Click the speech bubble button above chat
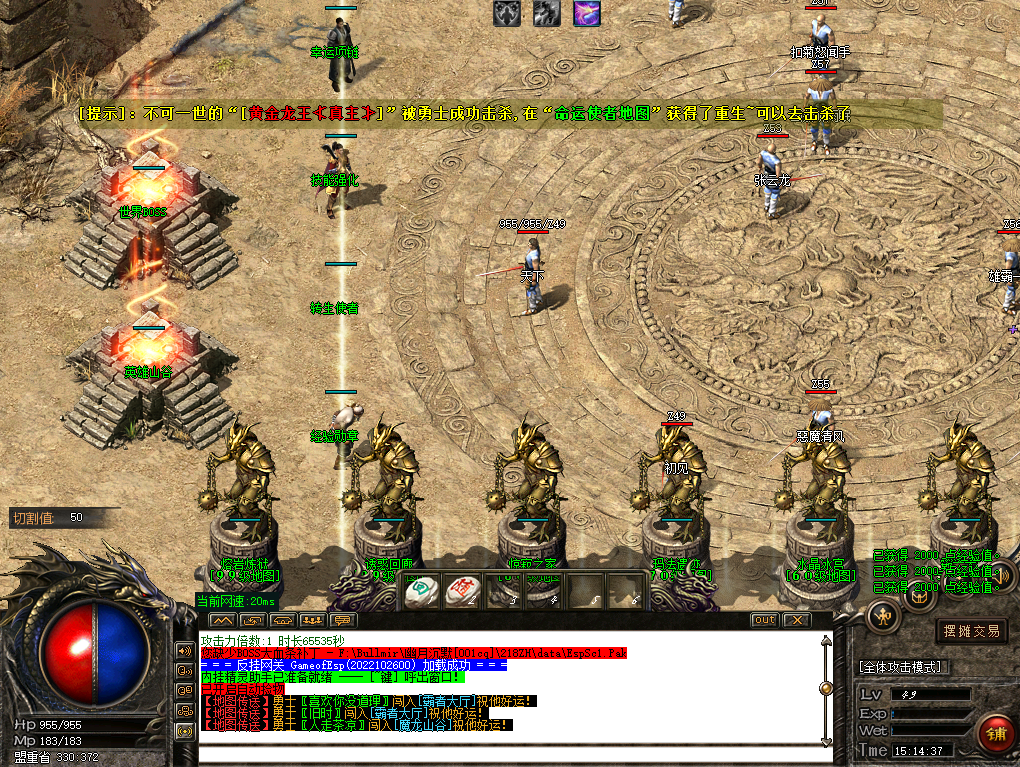This screenshot has width=1020, height=767. [342, 621]
